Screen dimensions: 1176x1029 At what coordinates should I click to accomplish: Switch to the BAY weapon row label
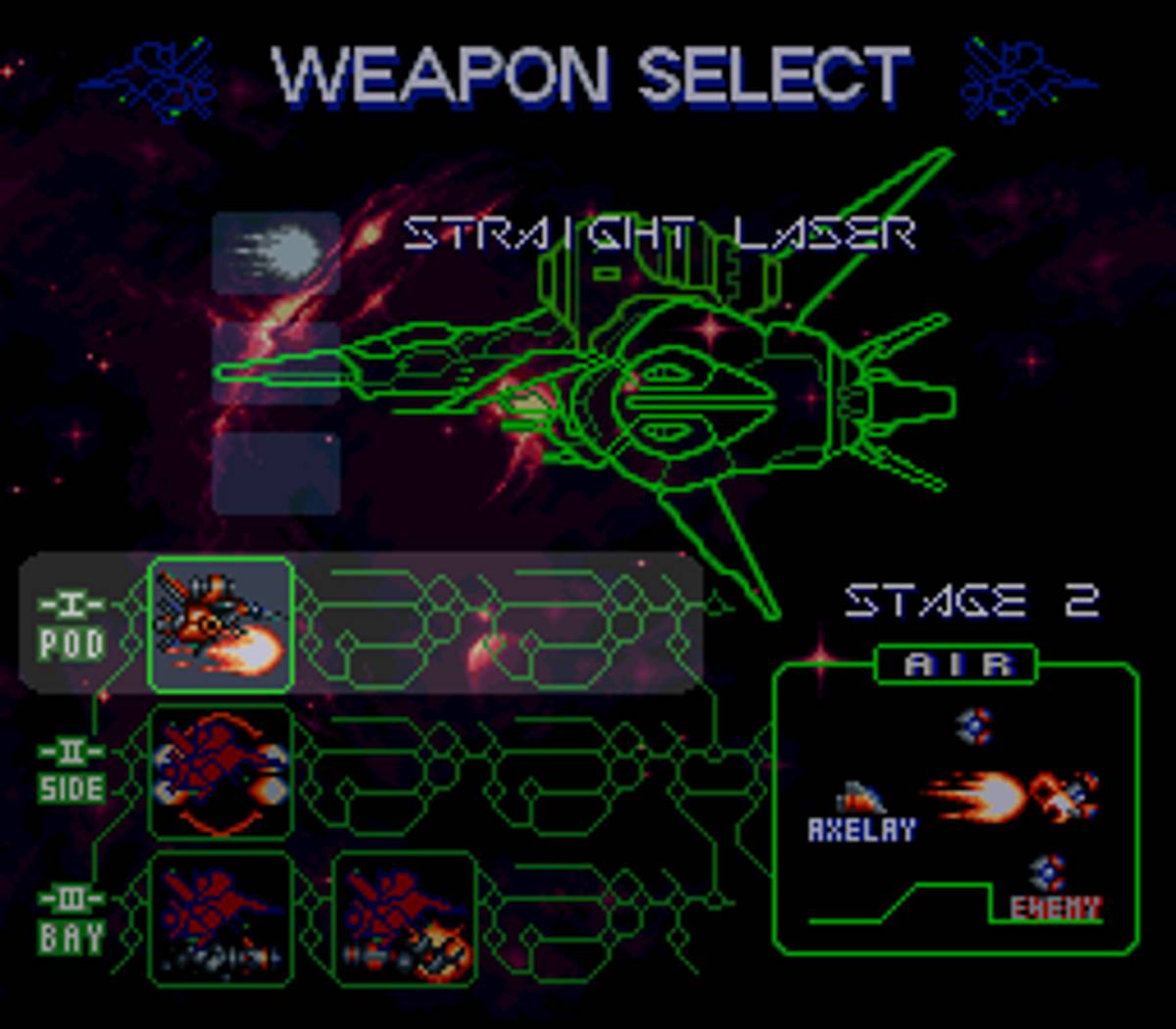(x=71, y=921)
